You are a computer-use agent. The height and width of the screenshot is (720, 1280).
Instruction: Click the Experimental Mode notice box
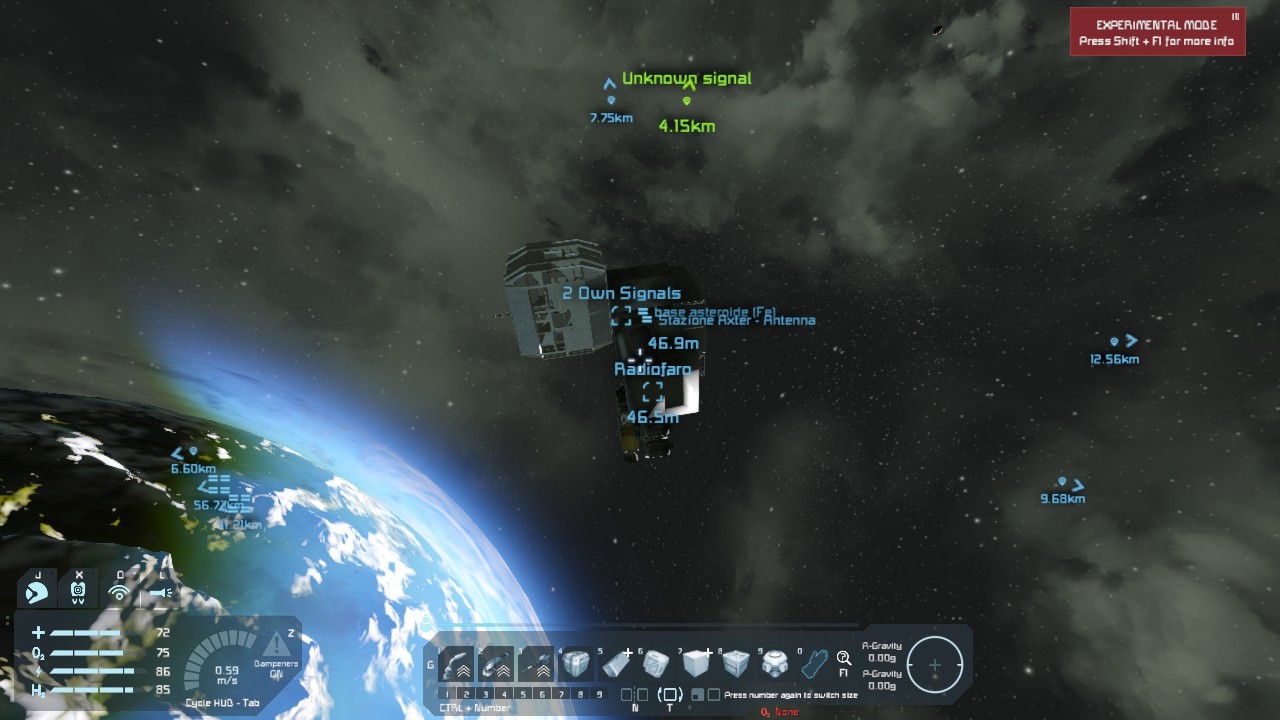click(x=1157, y=32)
